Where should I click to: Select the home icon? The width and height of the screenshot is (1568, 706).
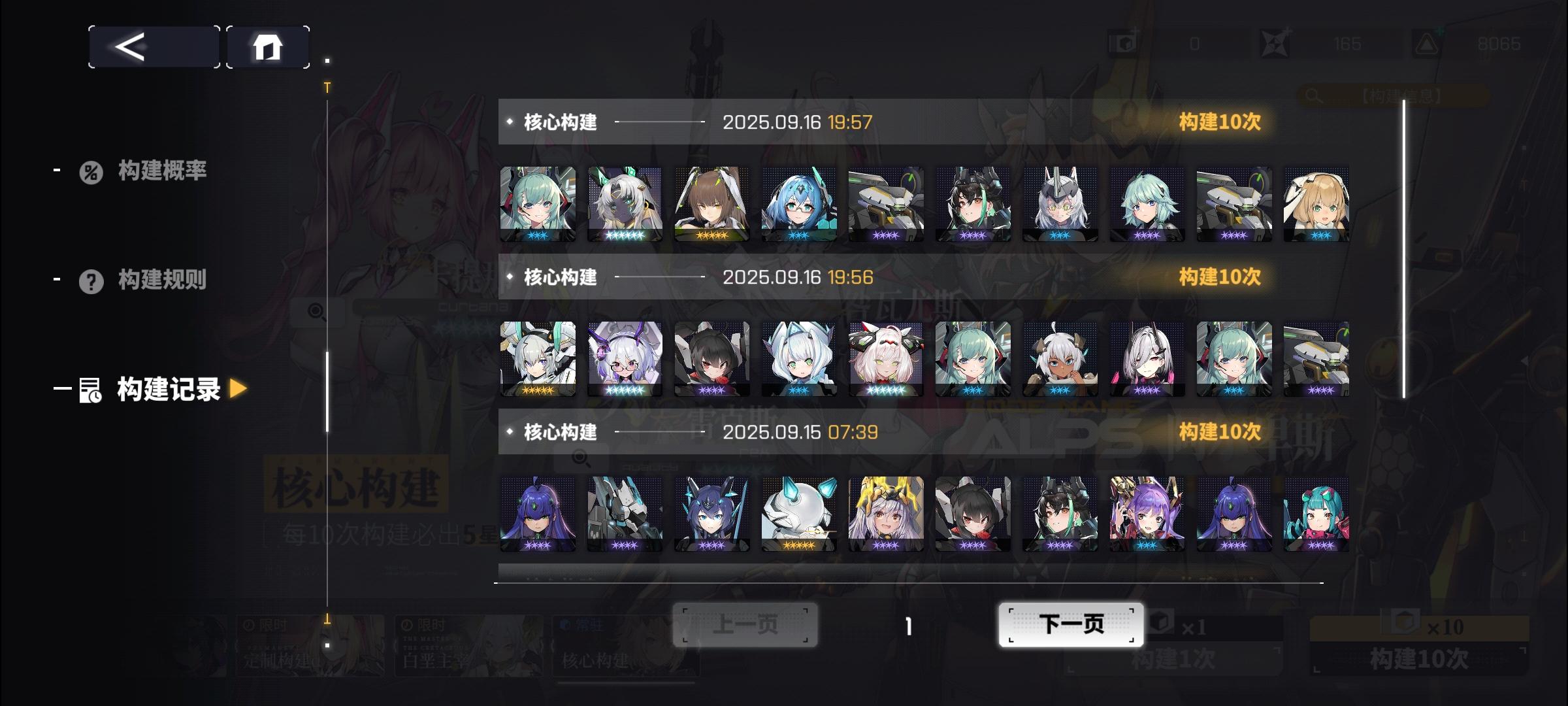[x=267, y=46]
